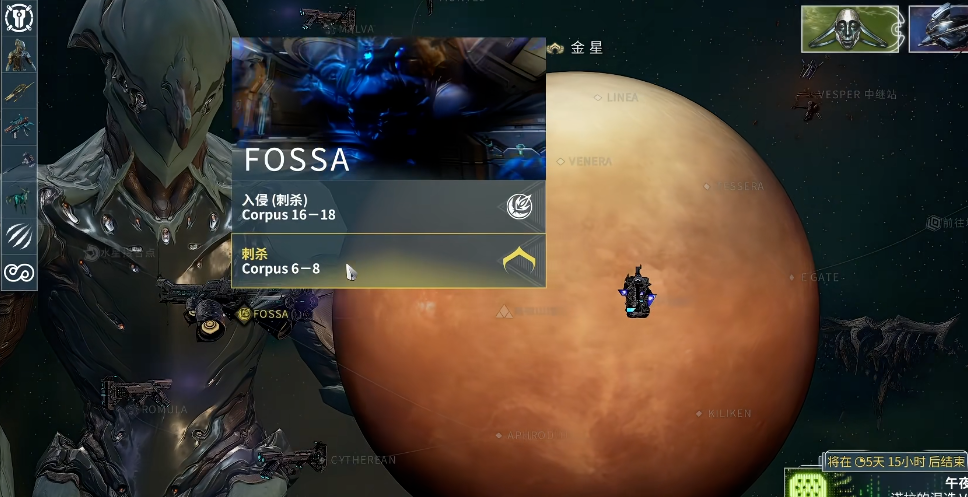The height and width of the screenshot is (497, 968).
Task: Select the primary weapon slot in sidebar
Action: coord(19,91)
